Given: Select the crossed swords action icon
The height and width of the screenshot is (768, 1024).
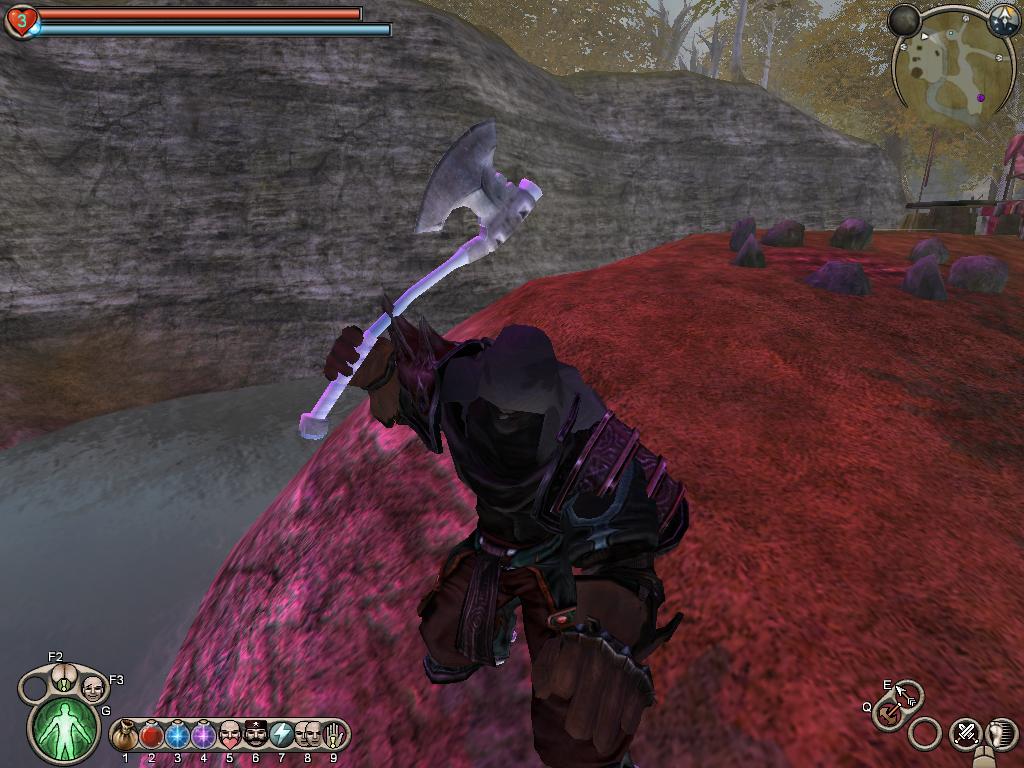Looking at the screenshot, I should 965,733.
